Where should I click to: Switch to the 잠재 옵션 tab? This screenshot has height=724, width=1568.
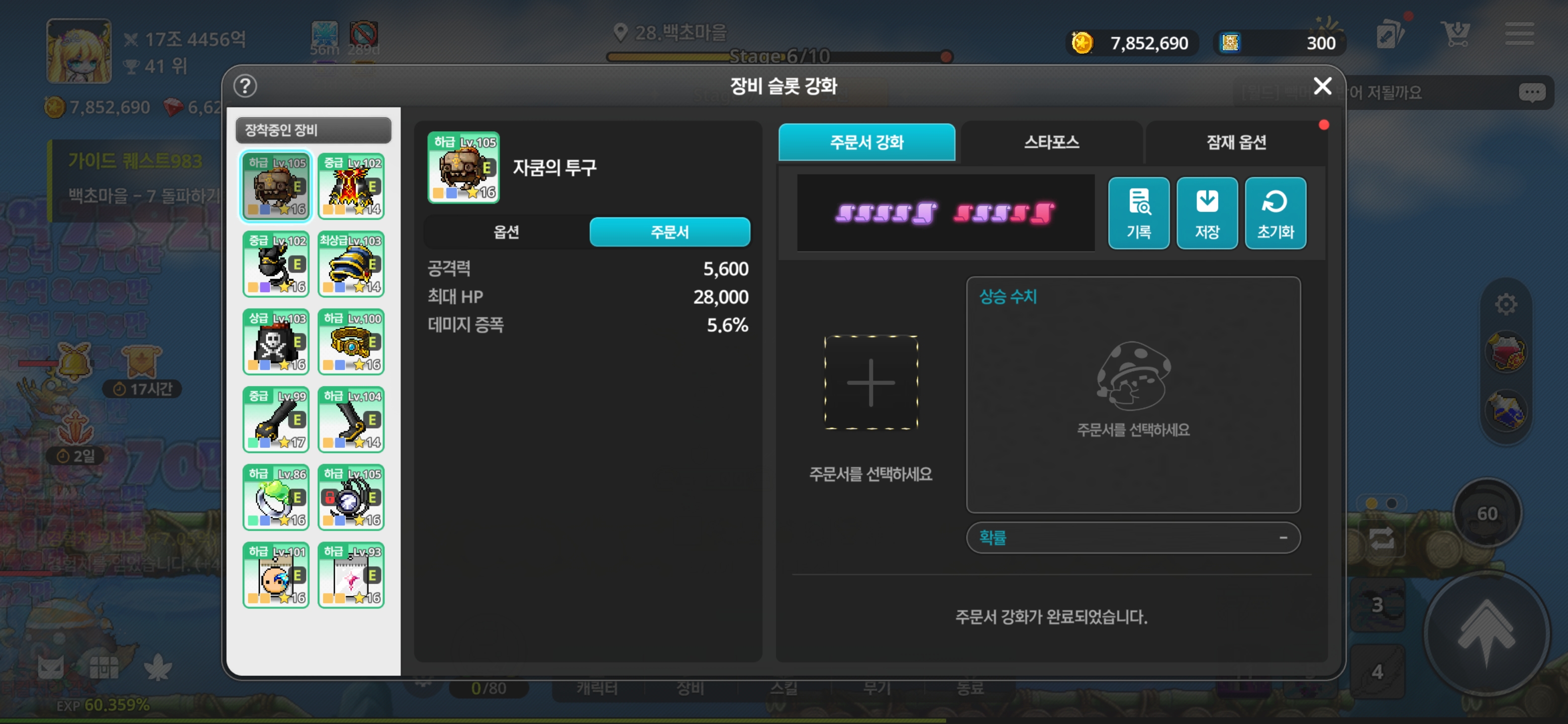click(x=1236, y=142)
